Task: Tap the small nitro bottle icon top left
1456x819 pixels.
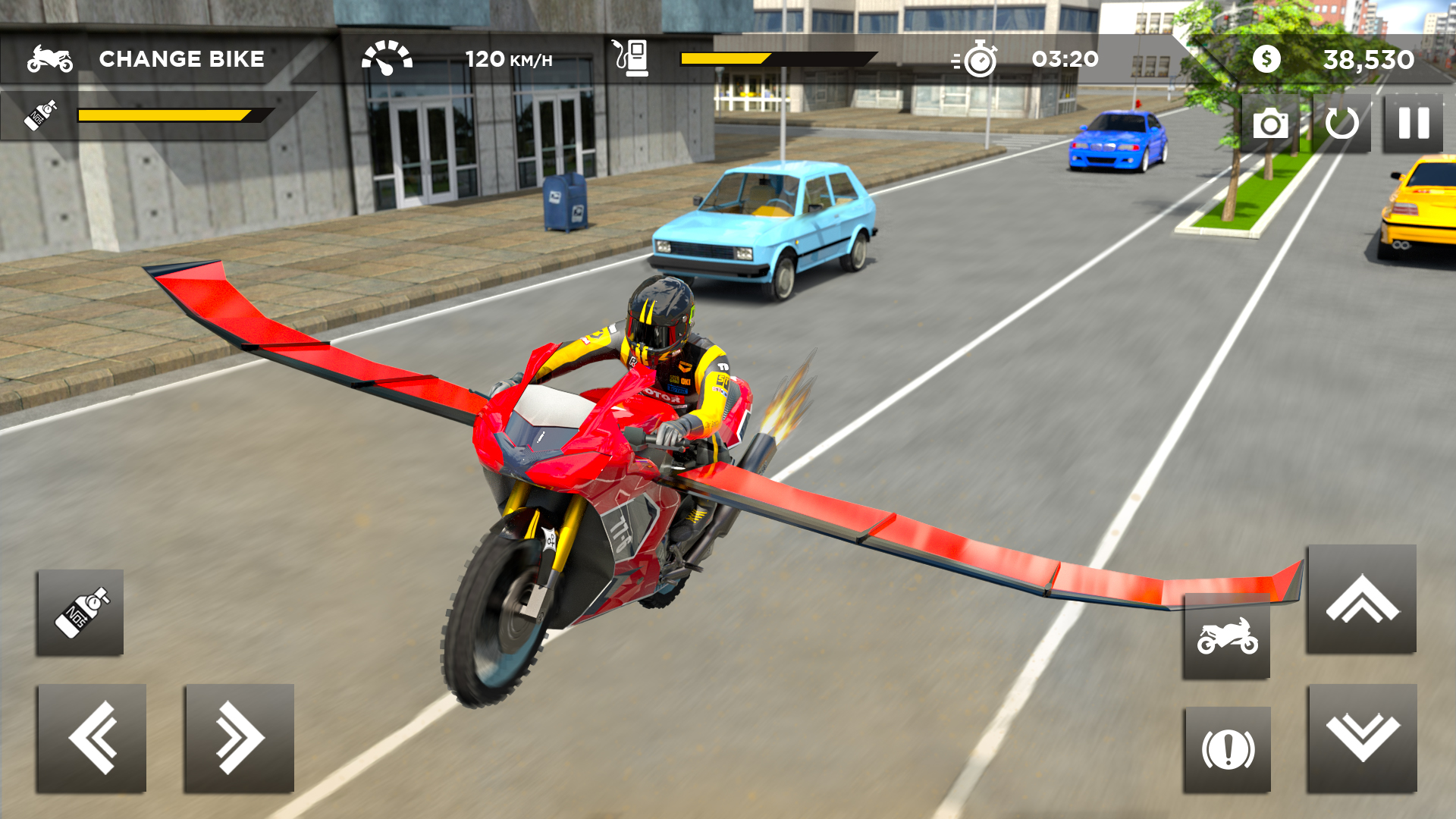Action: click(42, 115)
